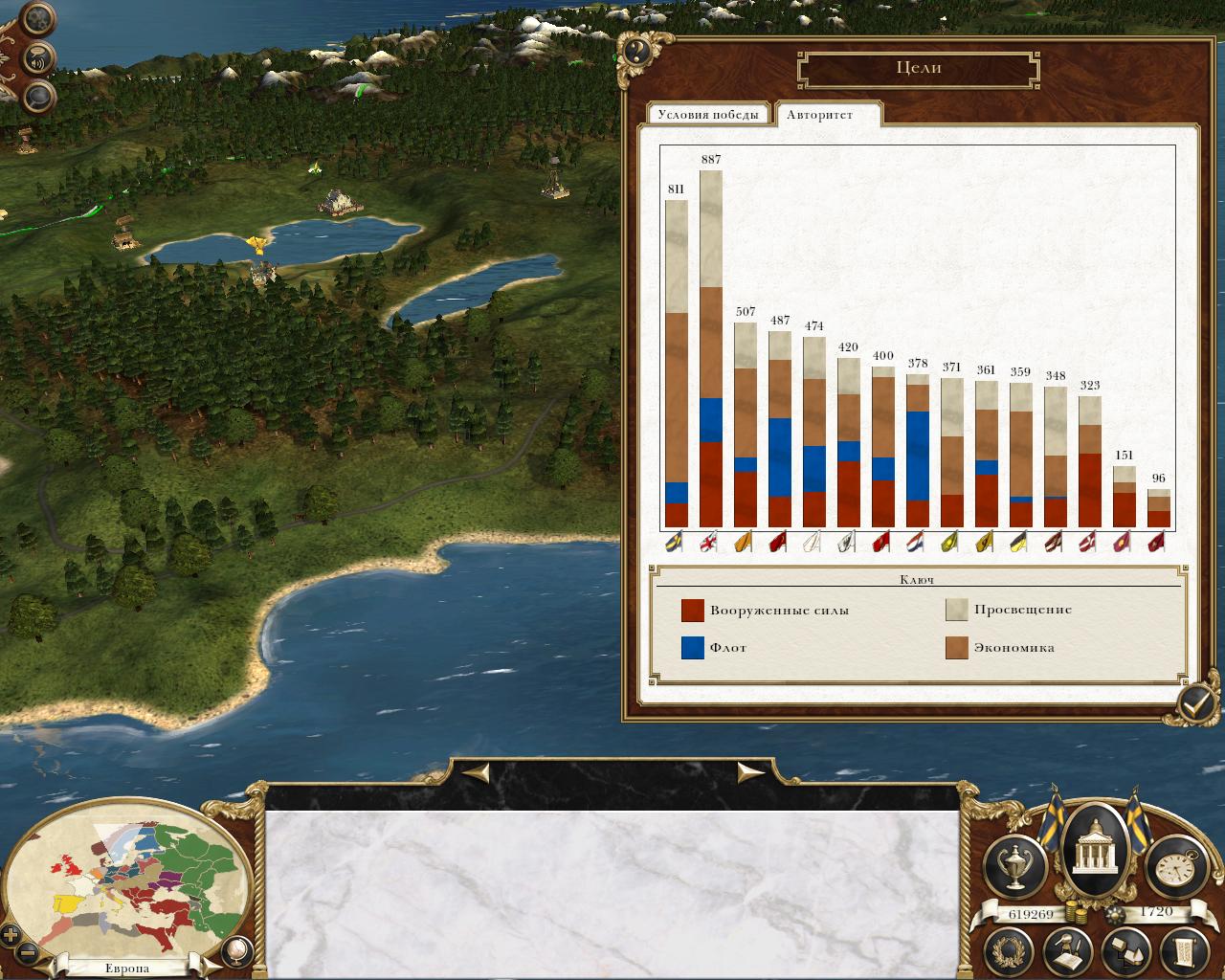Switch to the Условия победы tab
The height and width of the screenshot is (980, 1225).
pyautogui.click(x=709, y=115)
